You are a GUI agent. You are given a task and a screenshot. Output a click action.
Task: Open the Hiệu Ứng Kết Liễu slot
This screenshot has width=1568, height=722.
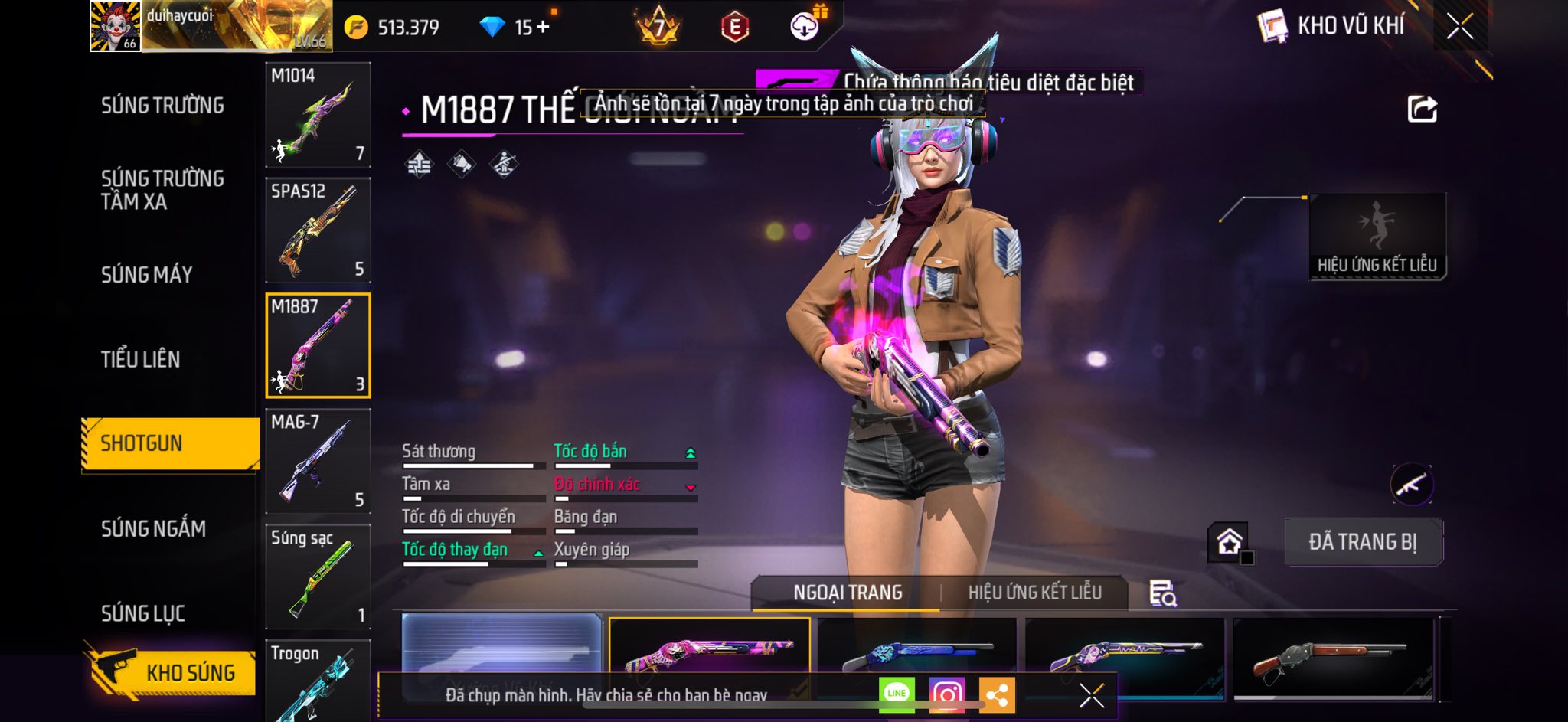point(1377,237)
